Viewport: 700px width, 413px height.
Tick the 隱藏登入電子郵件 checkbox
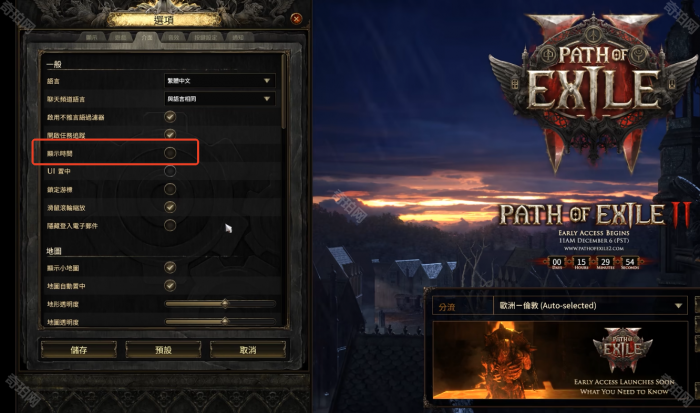tap(170, 225)
